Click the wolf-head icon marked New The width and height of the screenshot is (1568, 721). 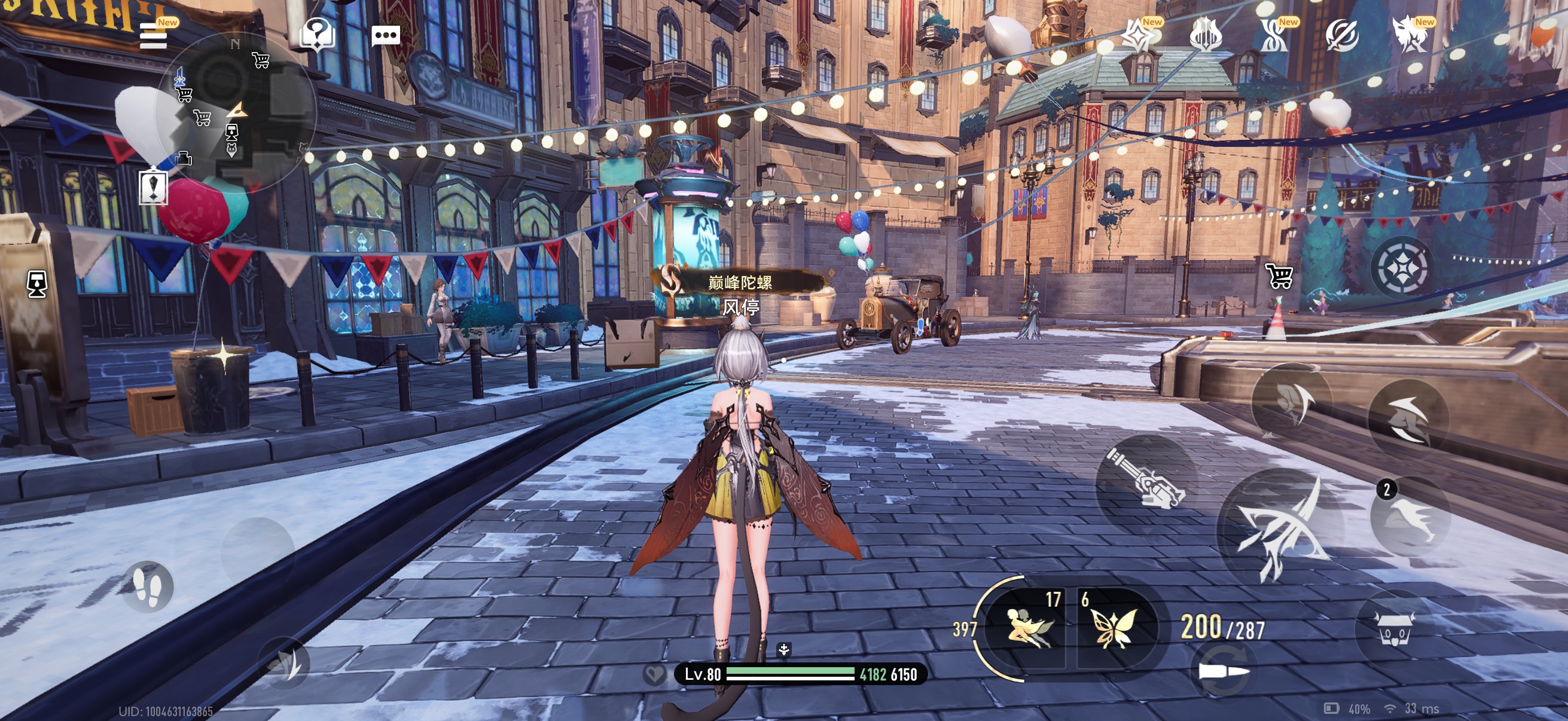point(1410,35)
